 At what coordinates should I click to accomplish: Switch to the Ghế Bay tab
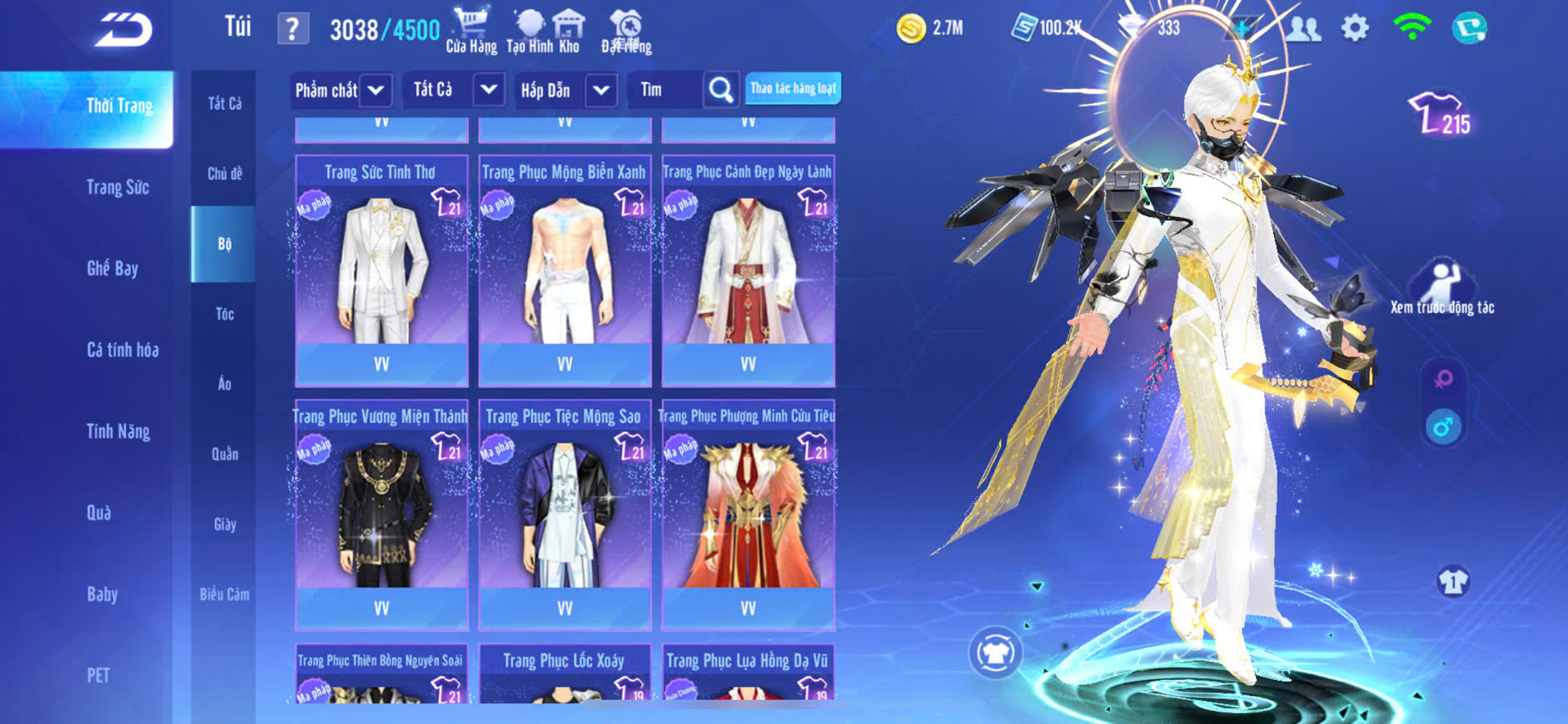pyautogui.click(x=112, y=268)
